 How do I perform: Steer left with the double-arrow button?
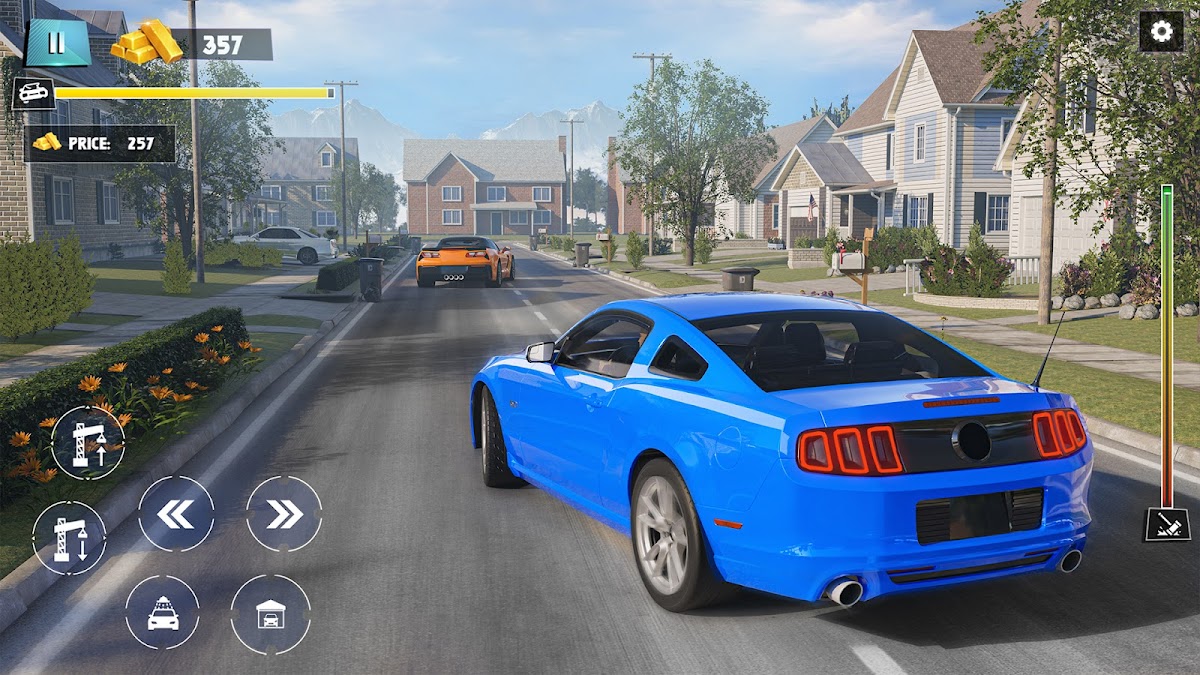coord(176,514)
